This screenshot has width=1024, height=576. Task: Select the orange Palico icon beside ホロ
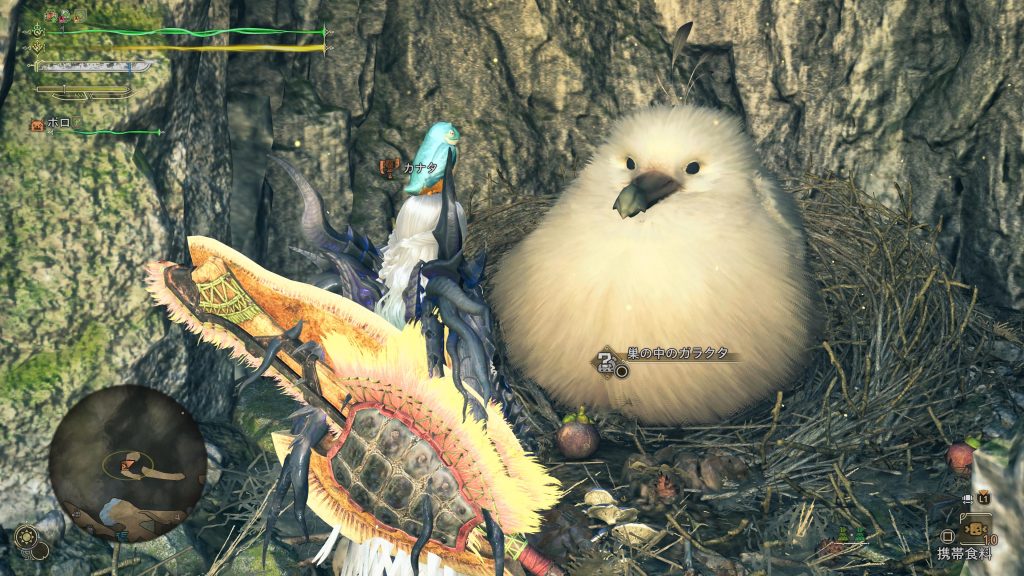(37, 124)
